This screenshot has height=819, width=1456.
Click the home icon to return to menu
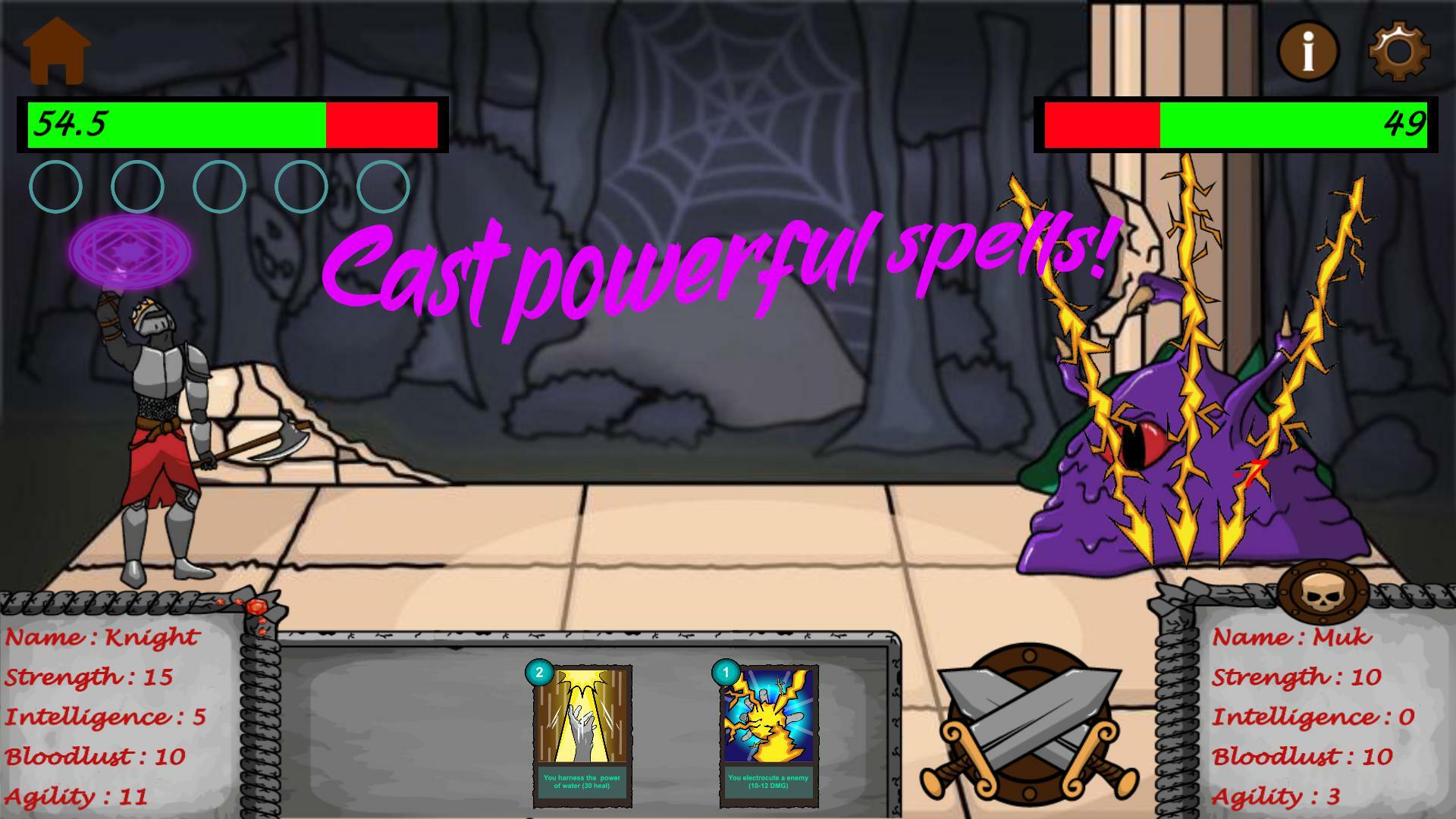pos(57,49)
